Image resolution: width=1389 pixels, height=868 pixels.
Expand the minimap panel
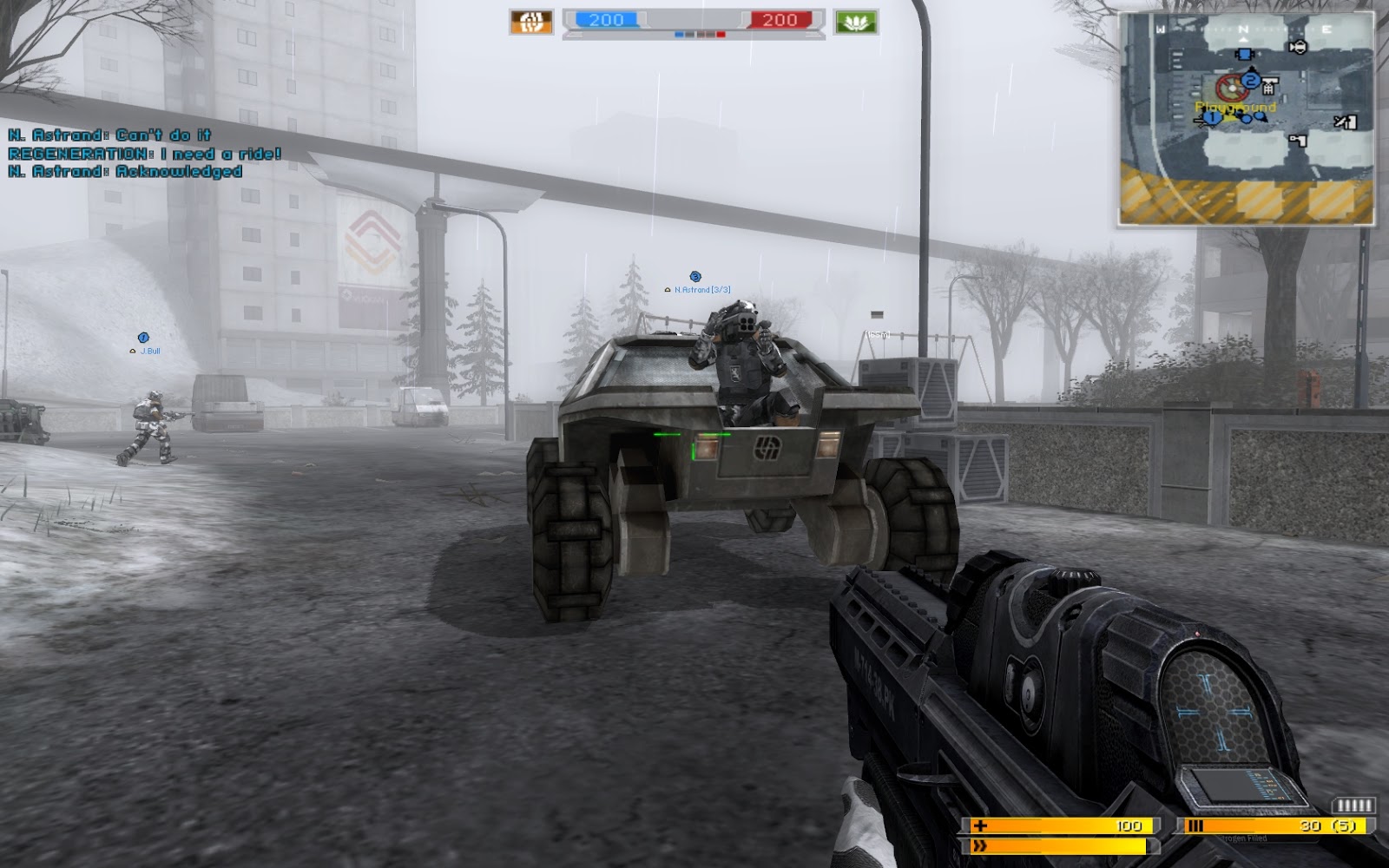click(x=1247, y=114)
